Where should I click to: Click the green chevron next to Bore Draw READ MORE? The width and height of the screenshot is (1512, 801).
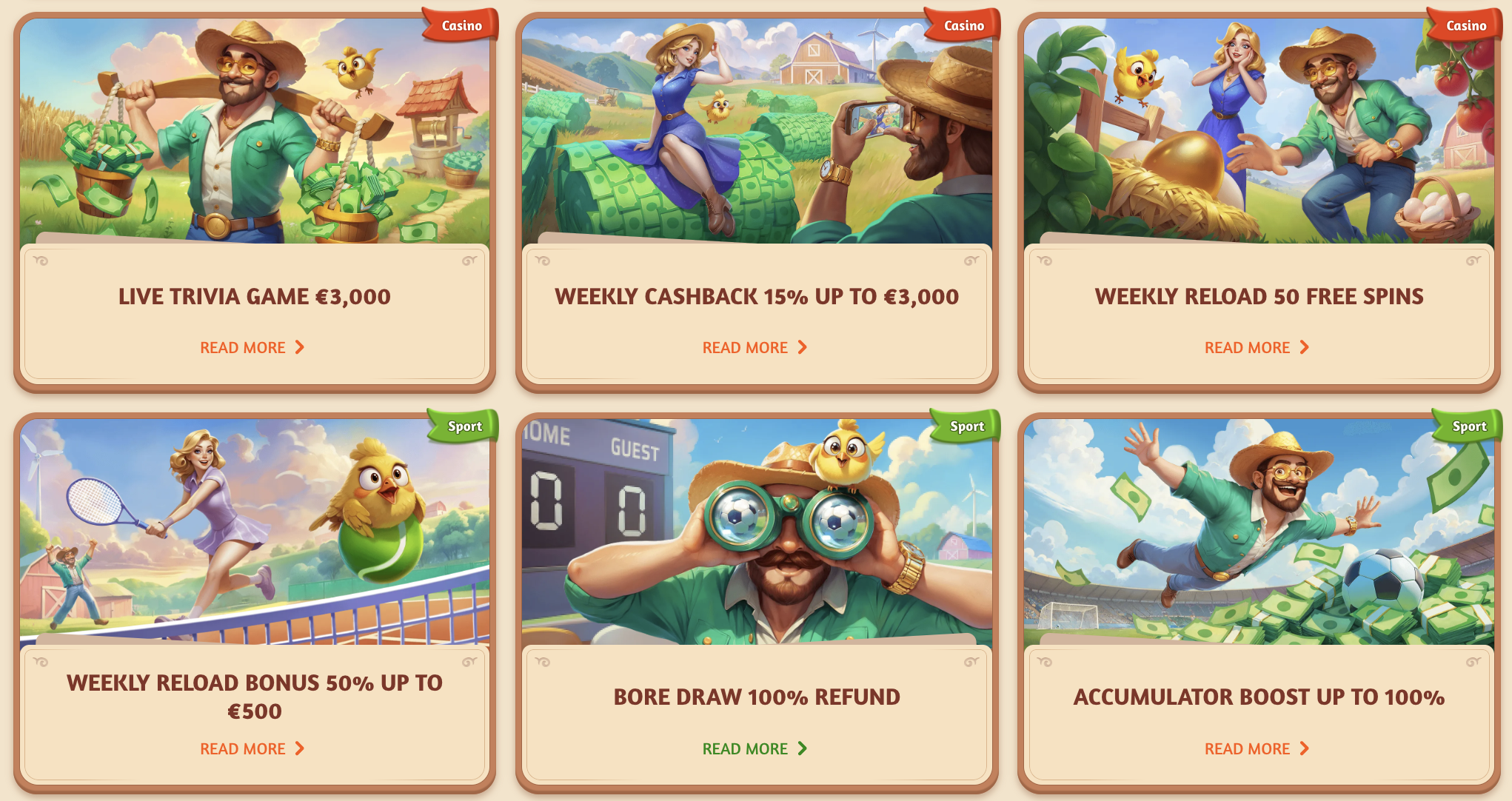(x=804, y=748)
